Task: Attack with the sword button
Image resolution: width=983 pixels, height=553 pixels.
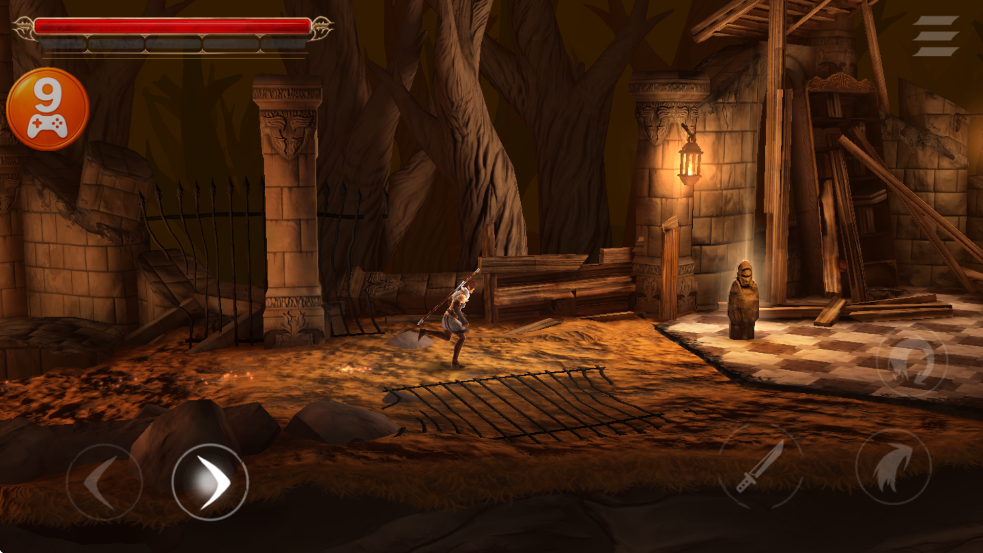Action: [x=760, y=467]
